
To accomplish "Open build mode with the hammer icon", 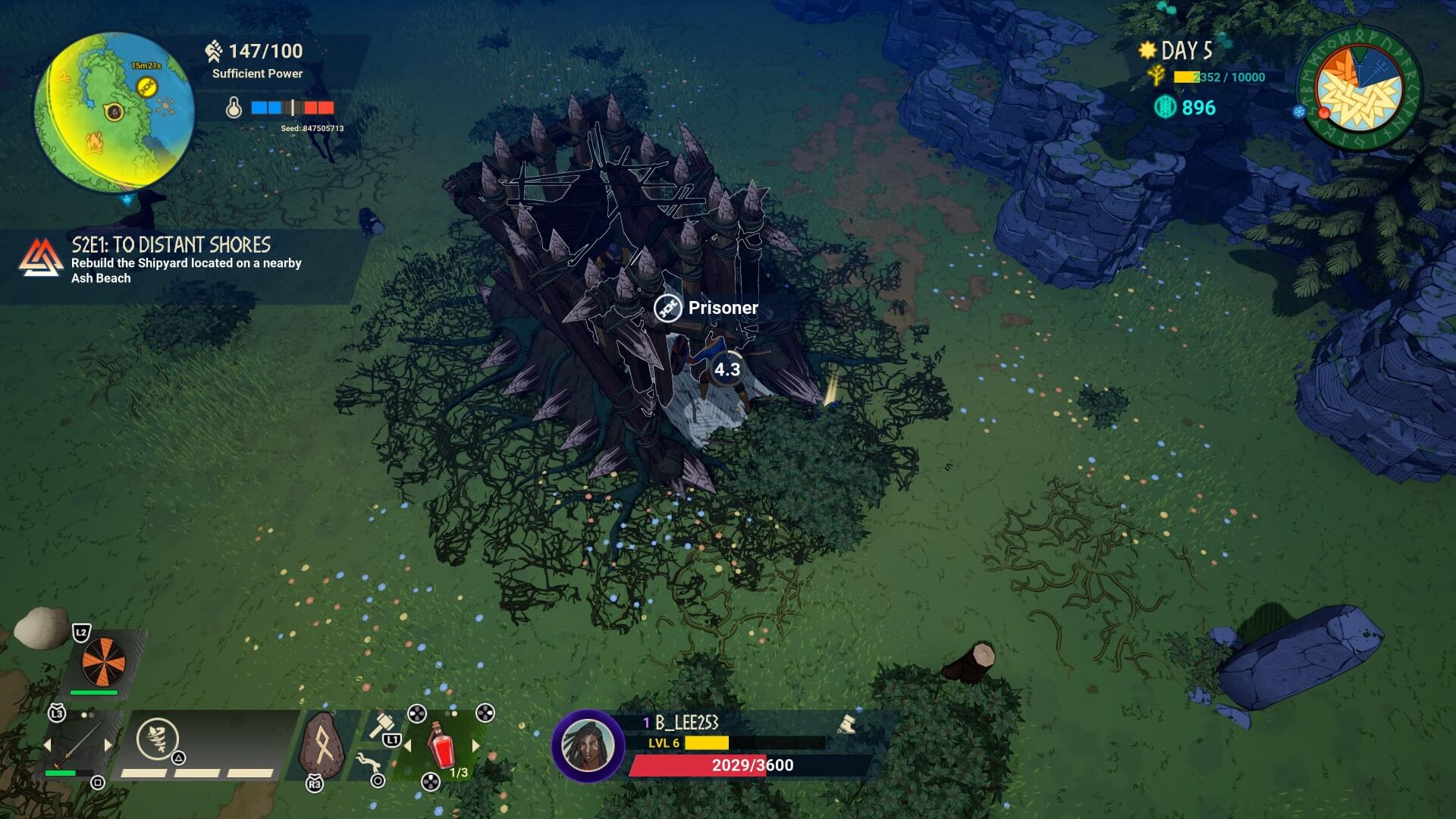I will pyautogui.click(x=381, y=725).
